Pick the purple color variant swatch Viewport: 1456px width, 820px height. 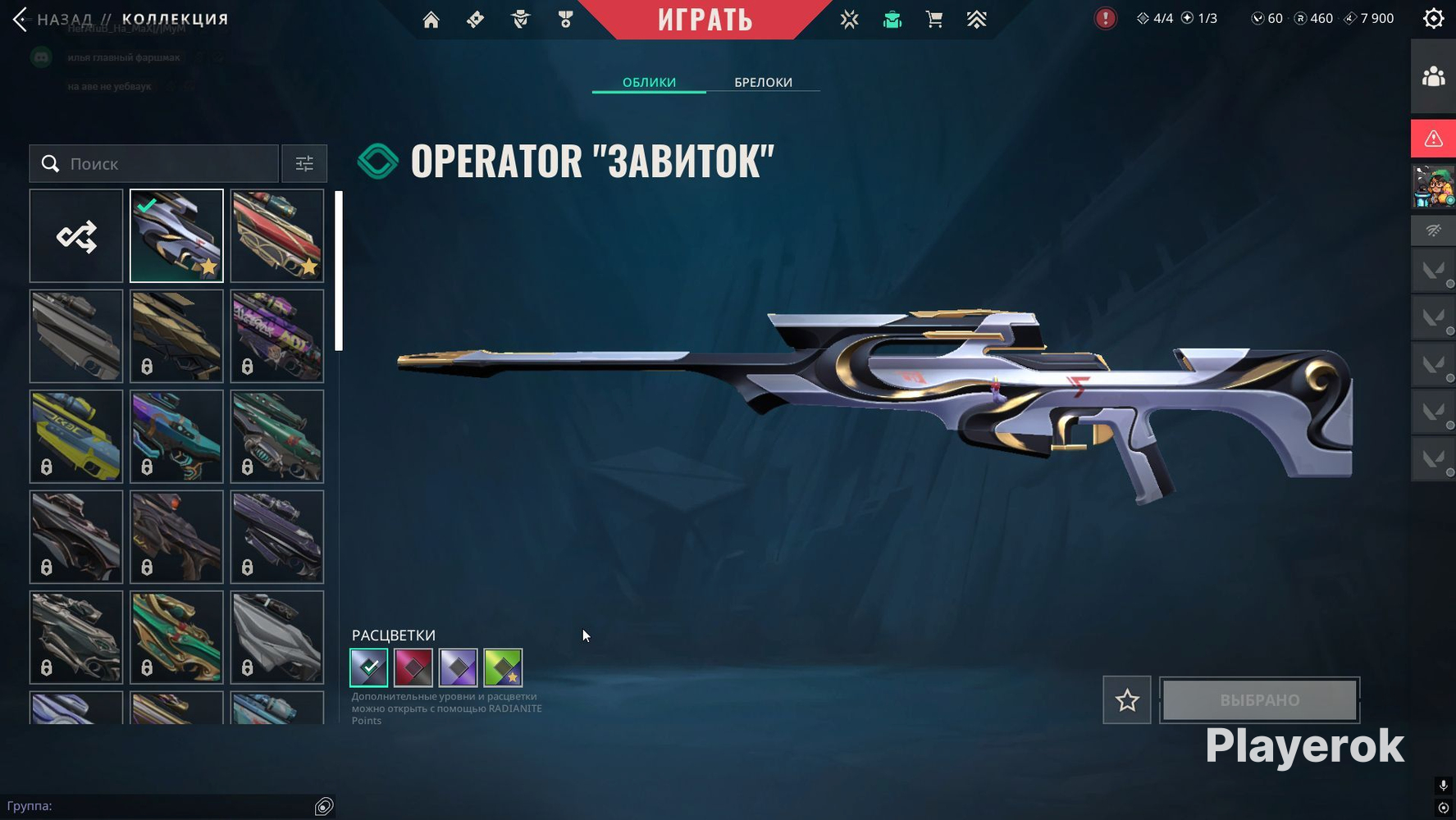(x=458, y=667)
